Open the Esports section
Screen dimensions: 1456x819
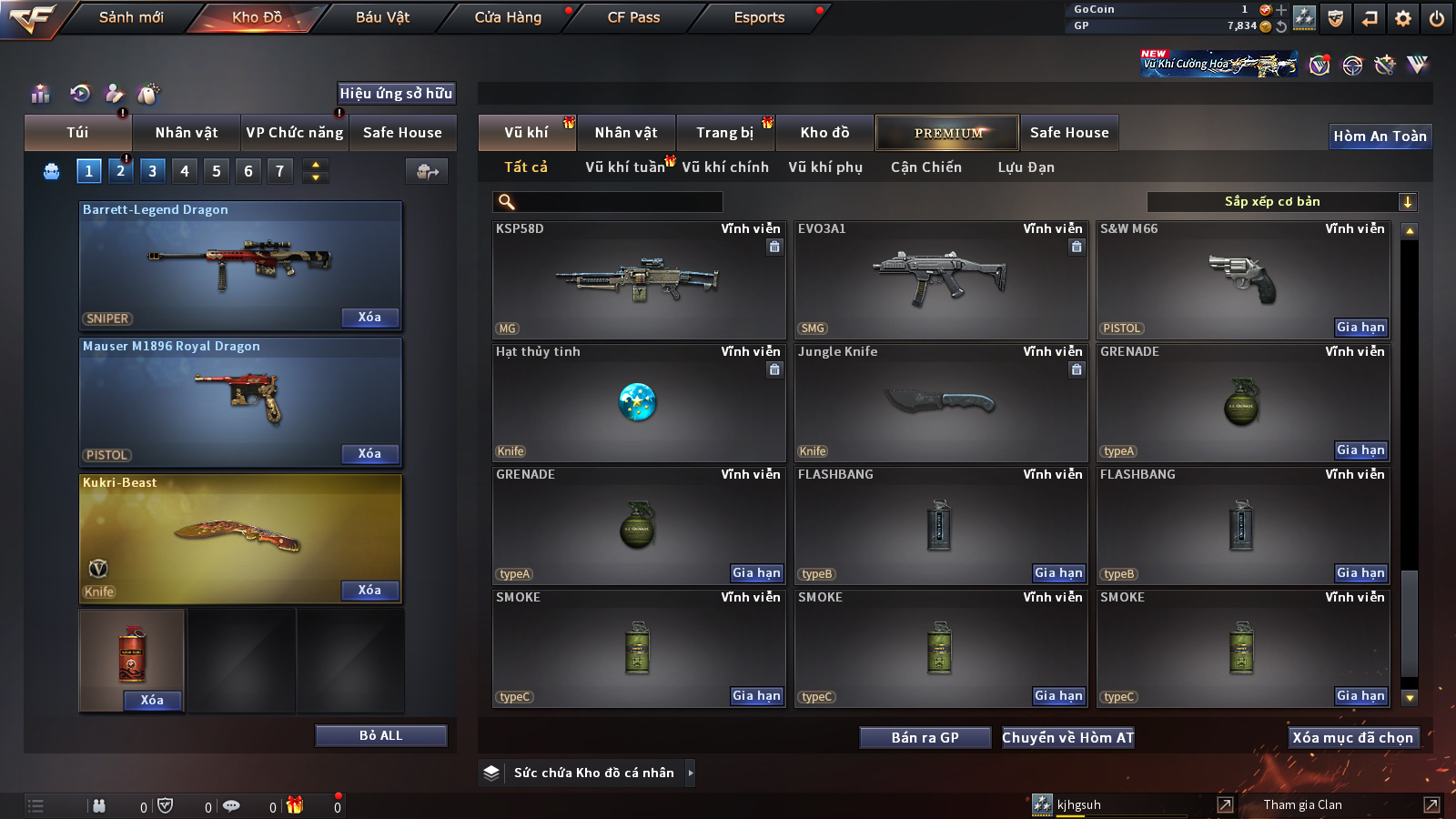pos(759,17)
